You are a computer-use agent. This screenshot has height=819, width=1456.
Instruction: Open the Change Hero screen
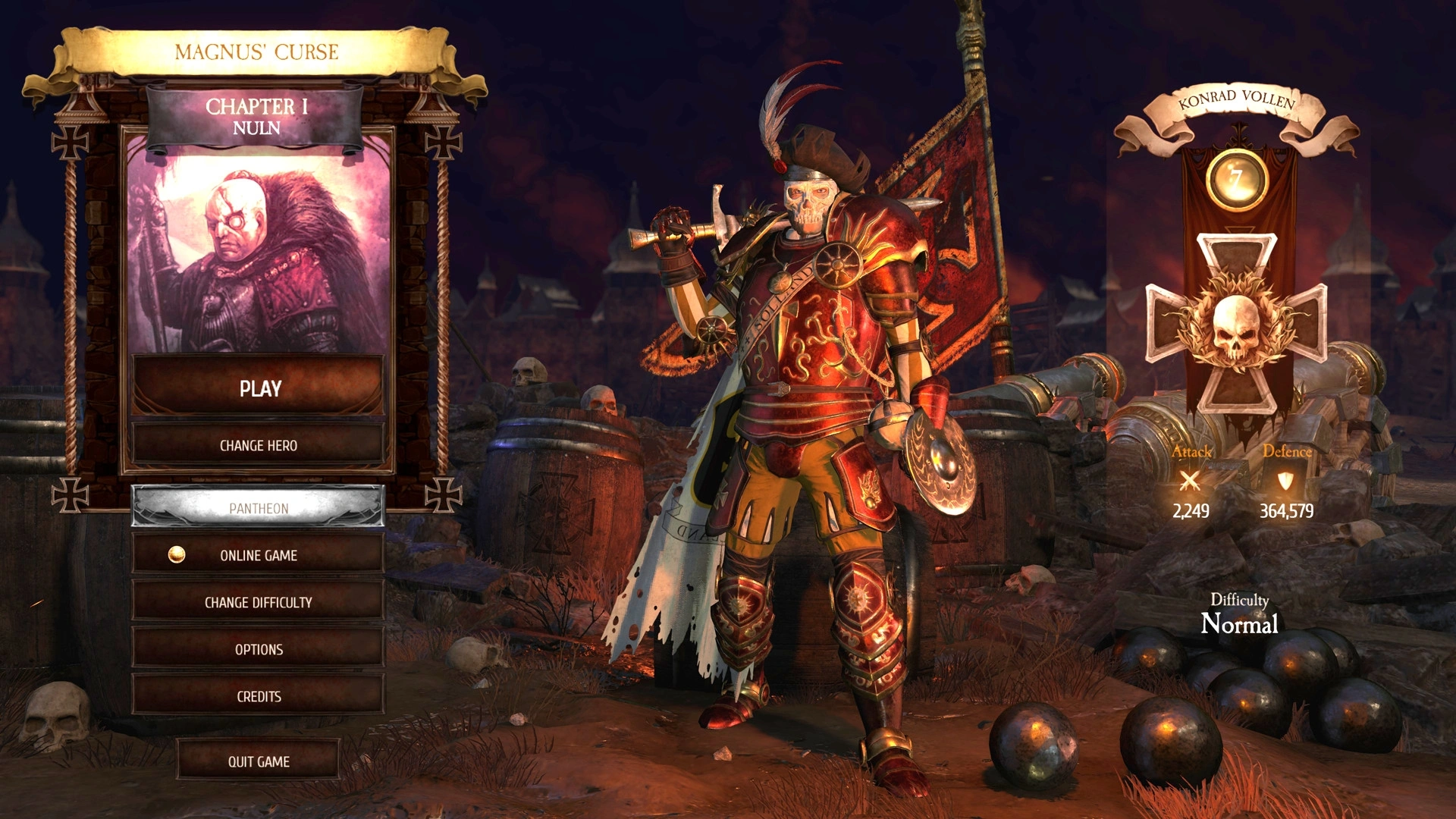pyautogui.click(x=259, y=445)
